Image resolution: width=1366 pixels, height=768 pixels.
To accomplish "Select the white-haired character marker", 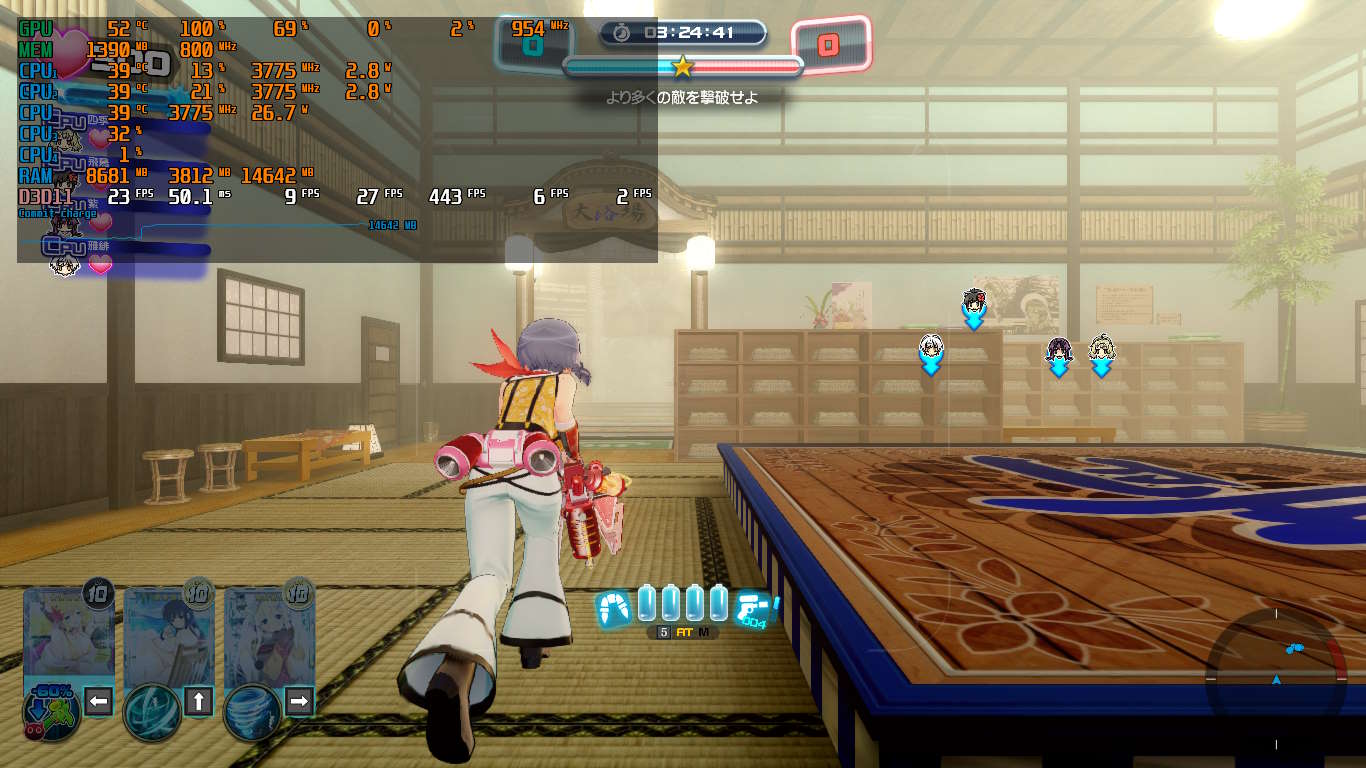I will pyautogui.click(x=931, y=348).
